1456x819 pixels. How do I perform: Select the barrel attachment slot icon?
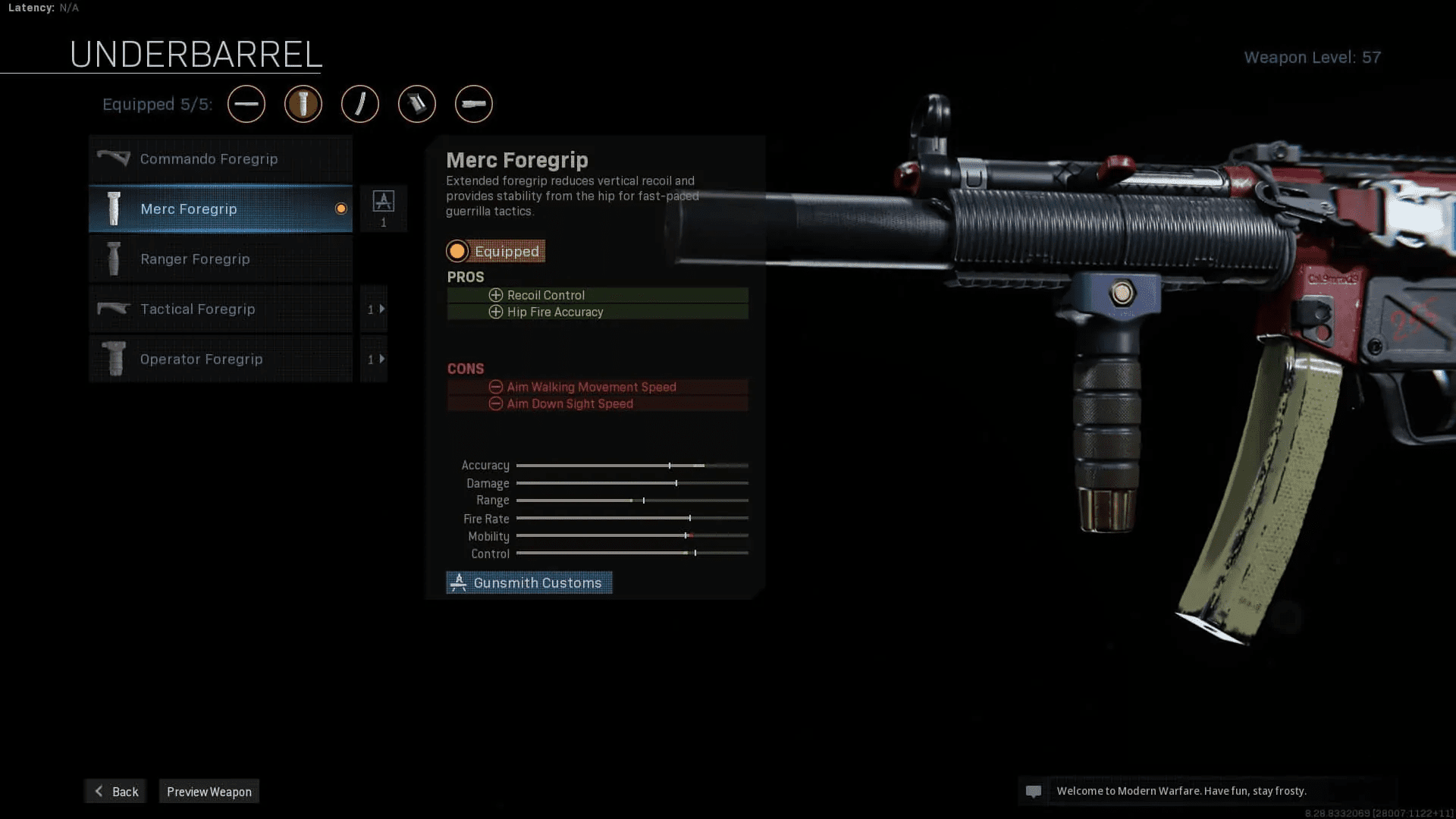(360, 104)
